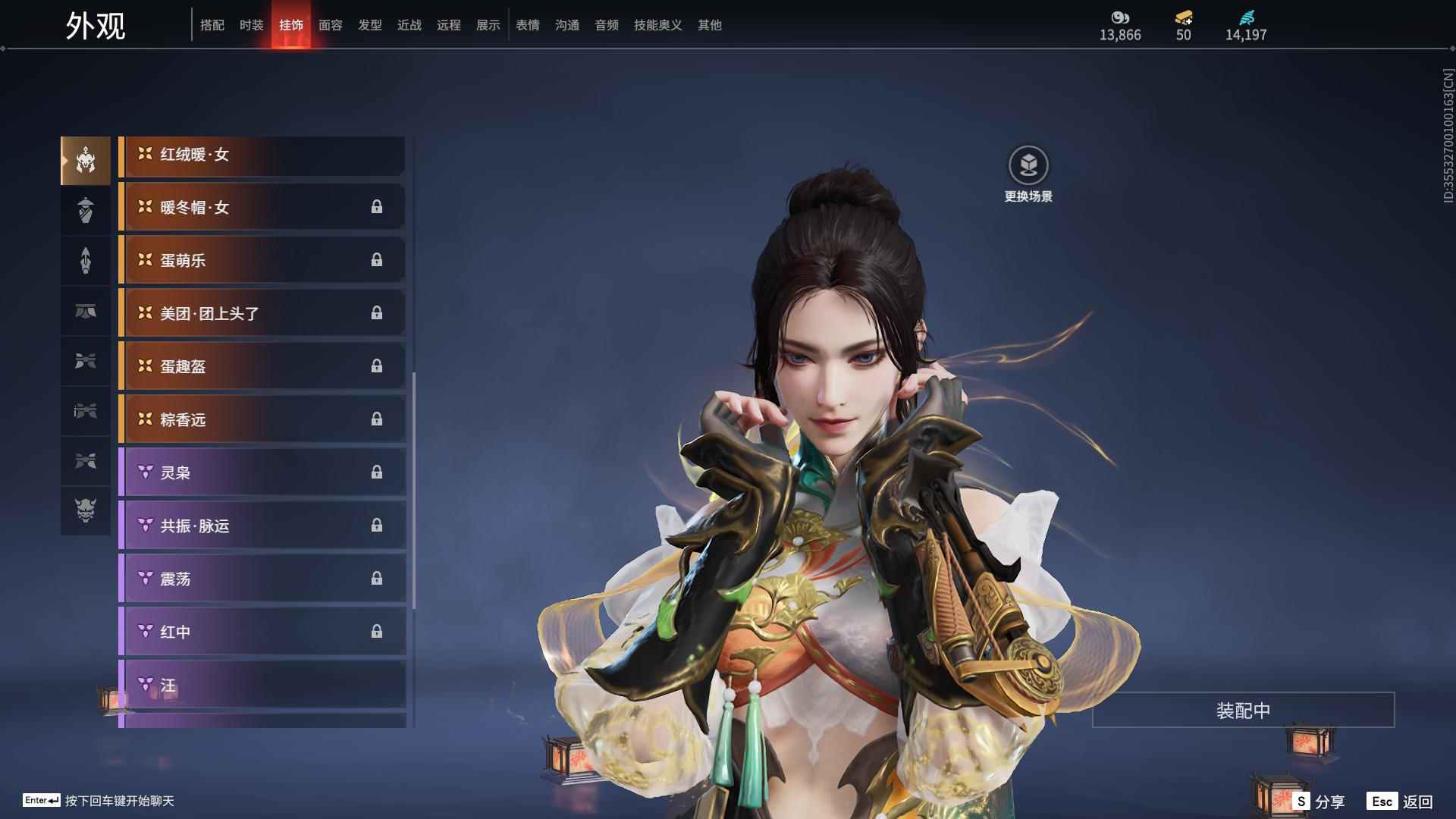Equip the 红绒暖·女 hat
This screenshot has height=819, width=1456.
262,155
